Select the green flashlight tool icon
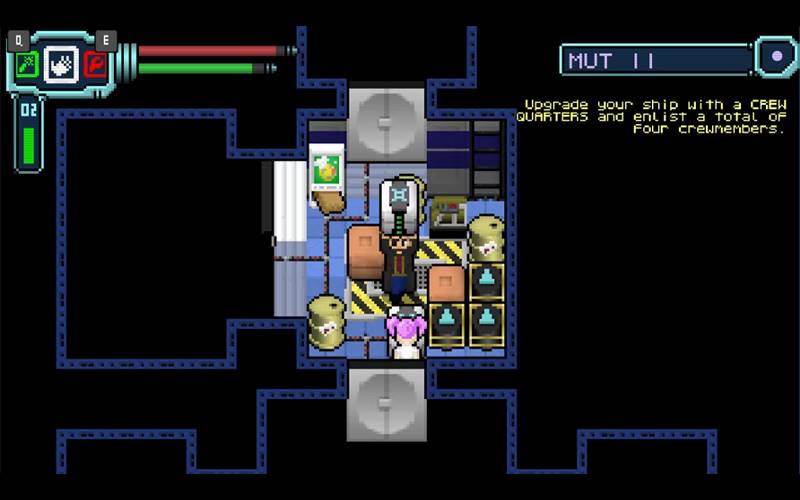 (26, 66)
